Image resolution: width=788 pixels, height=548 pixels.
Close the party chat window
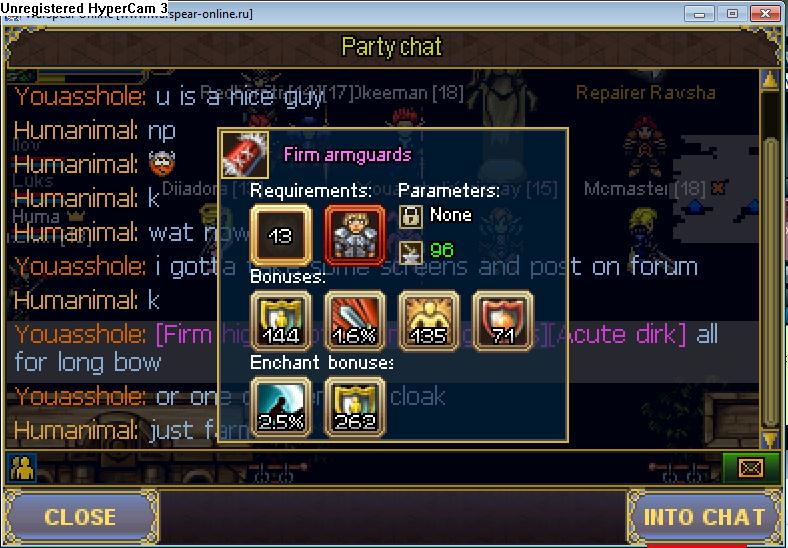click(x=80, y=516)
